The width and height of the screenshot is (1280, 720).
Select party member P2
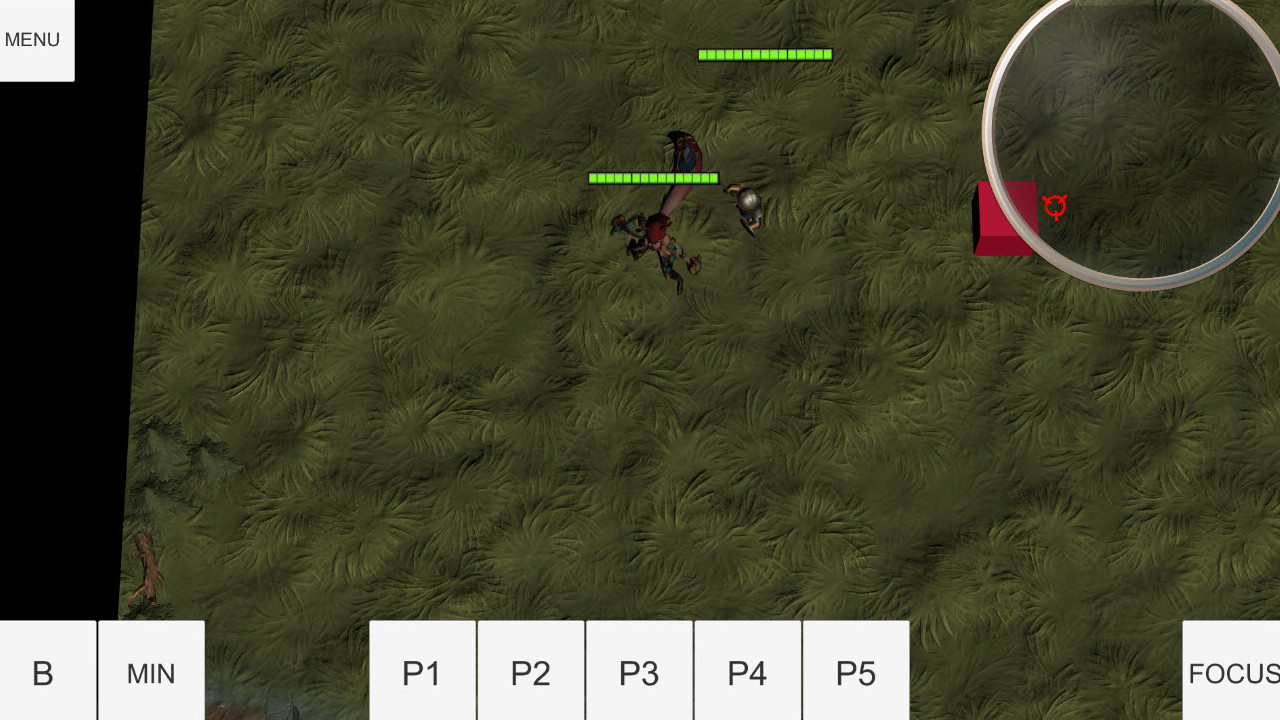pos(530,673)
